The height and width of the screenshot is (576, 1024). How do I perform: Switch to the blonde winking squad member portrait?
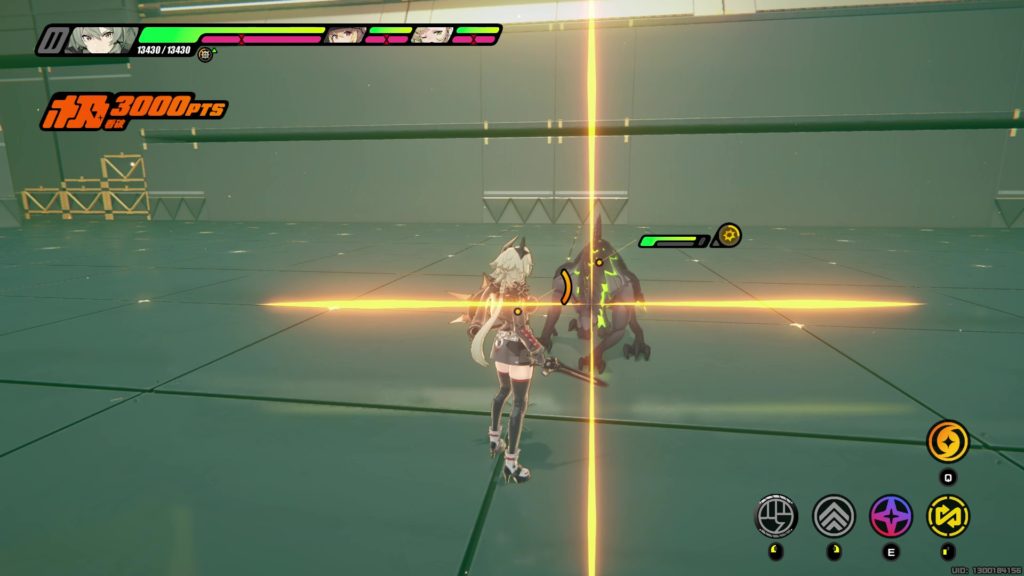[x=432, y=35]
